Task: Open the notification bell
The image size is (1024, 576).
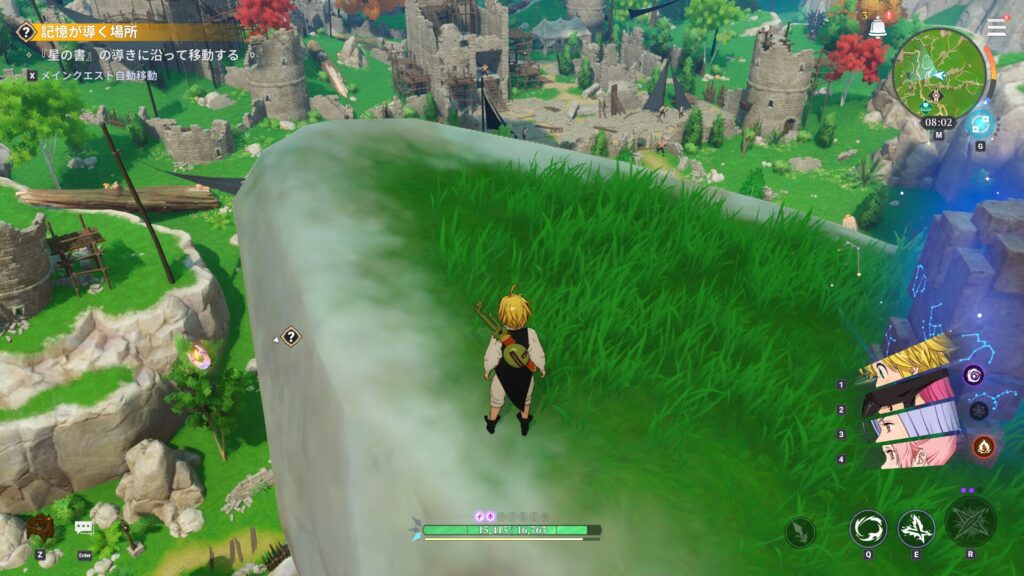Action: (x=877, y=27)
